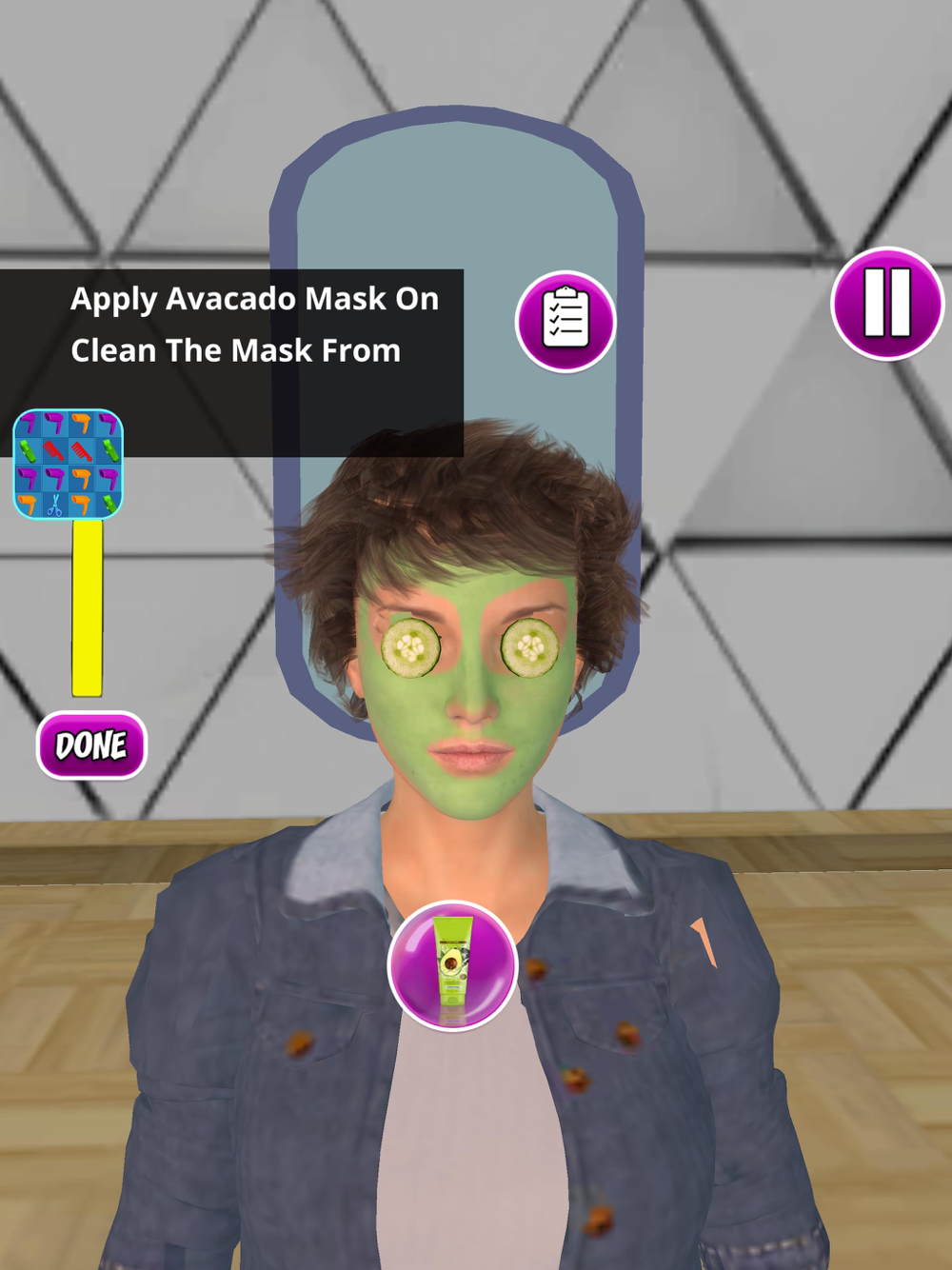Open the clipboard checklist of tasks
The height and width of the screenshot is (1270, 952).
coord(565,322)
